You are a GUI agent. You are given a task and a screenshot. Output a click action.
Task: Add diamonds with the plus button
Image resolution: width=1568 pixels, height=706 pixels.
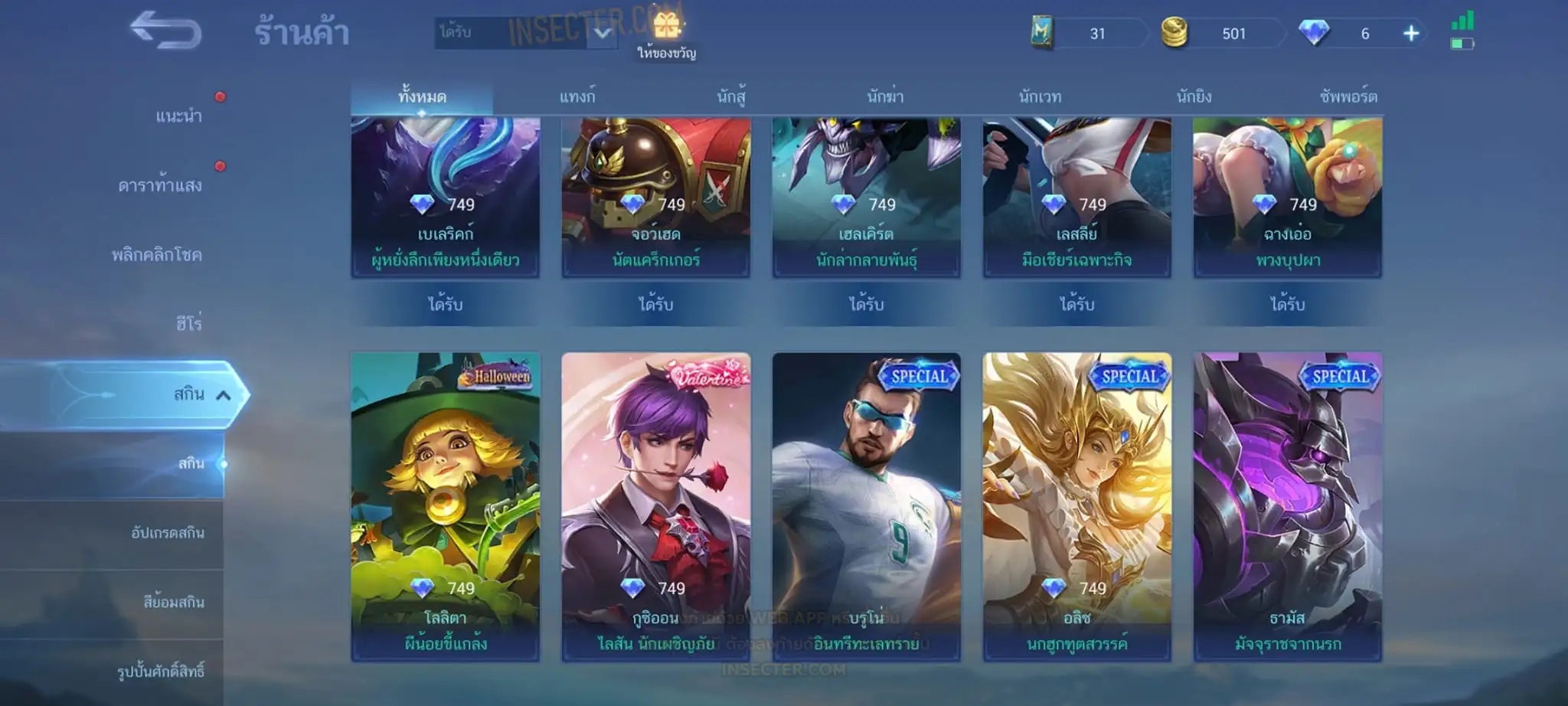coord(1411,34)
